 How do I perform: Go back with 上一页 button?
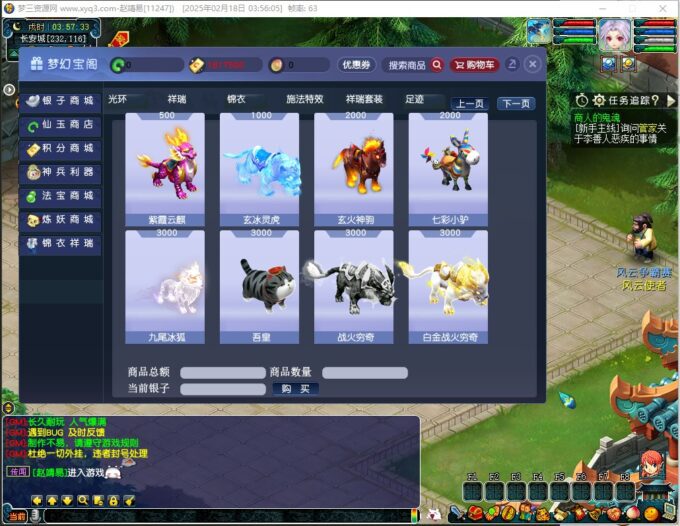pyautogui.click(x=470, y=103)
